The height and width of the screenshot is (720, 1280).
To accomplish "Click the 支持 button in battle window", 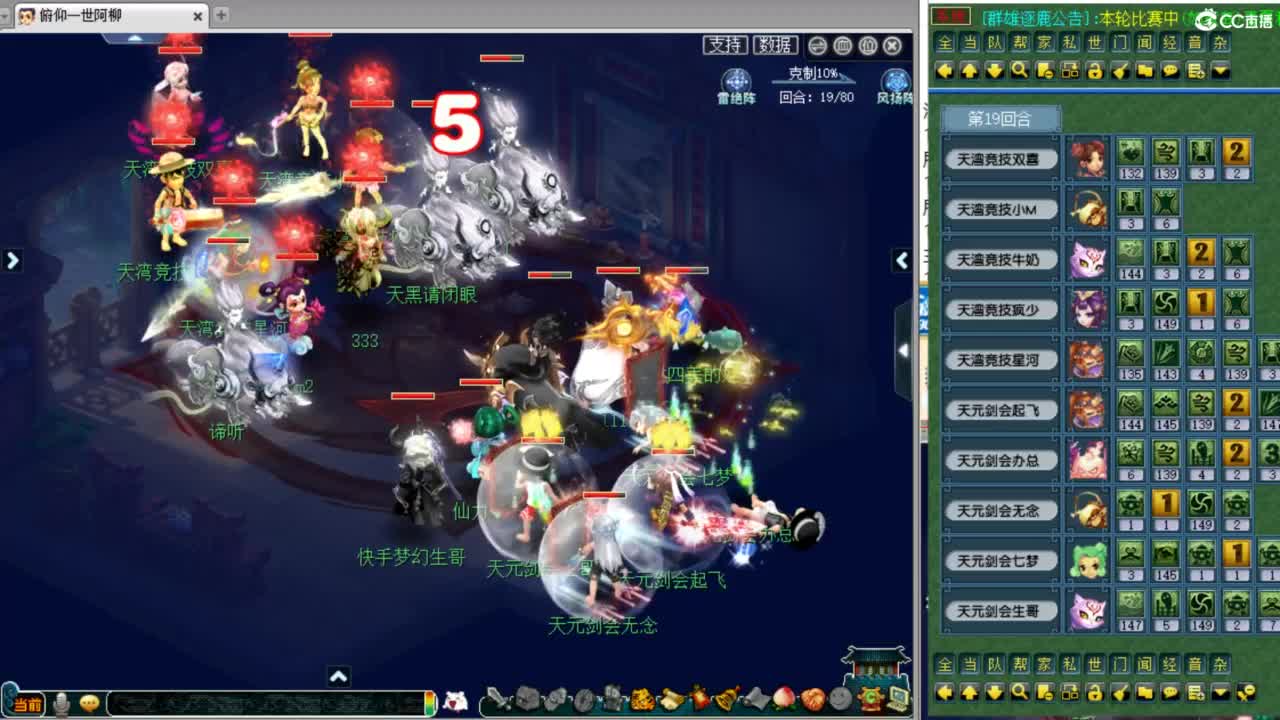I will [x=726, y=45].
